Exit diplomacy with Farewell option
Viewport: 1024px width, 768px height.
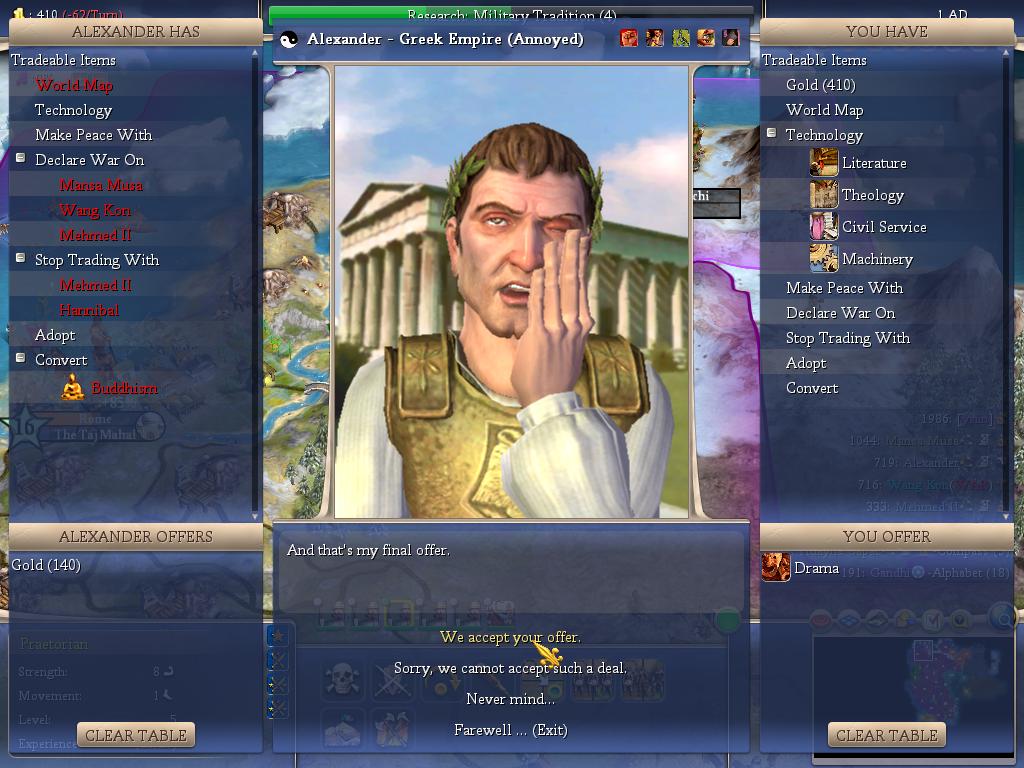coord(510,730)
